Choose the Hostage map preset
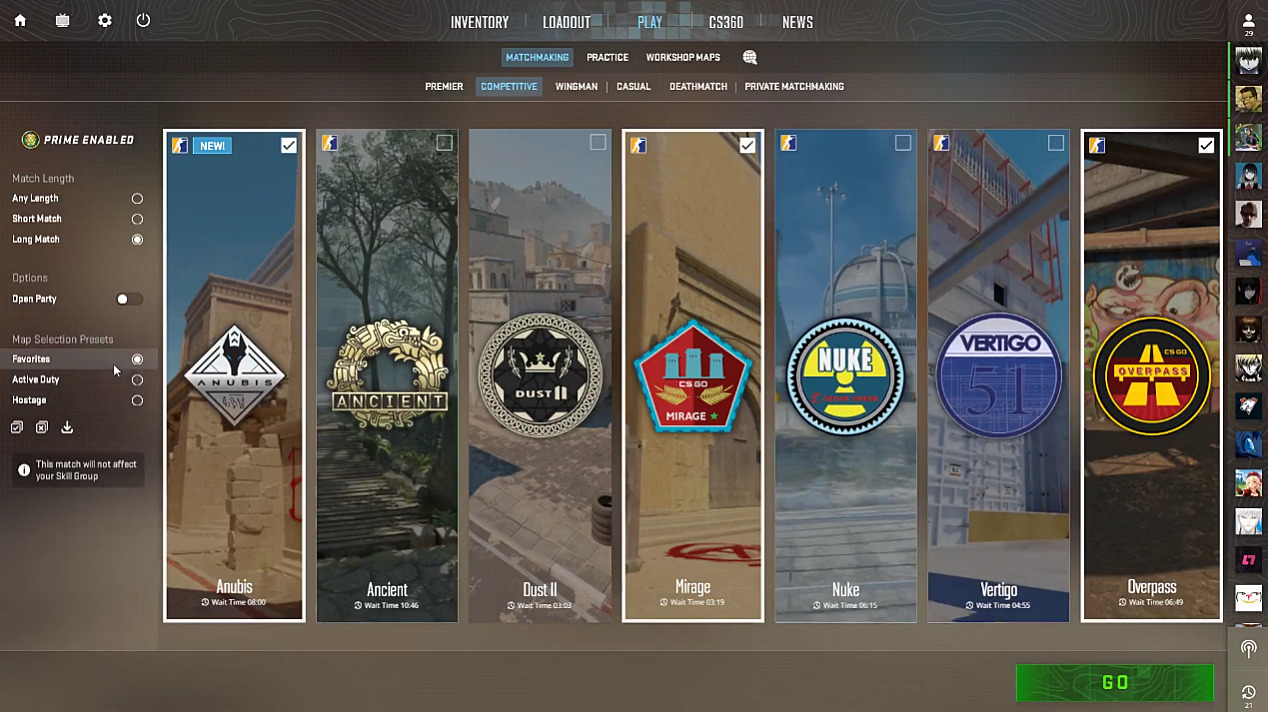 click(x=137, y=401)
